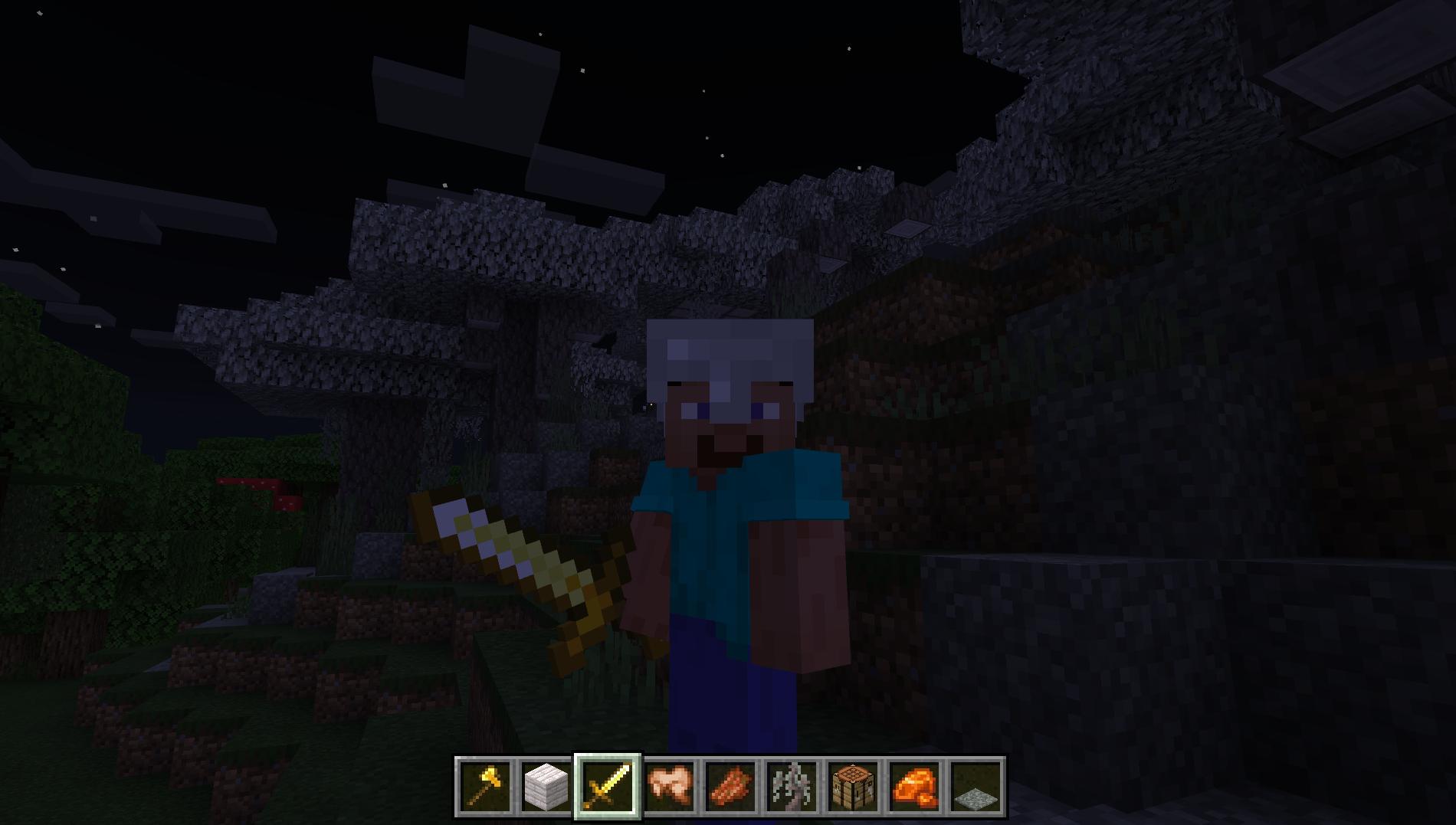This screenshot has height=825, width=1456.
Task: Choose the flat gray plate slot
Action: [976, 787]
